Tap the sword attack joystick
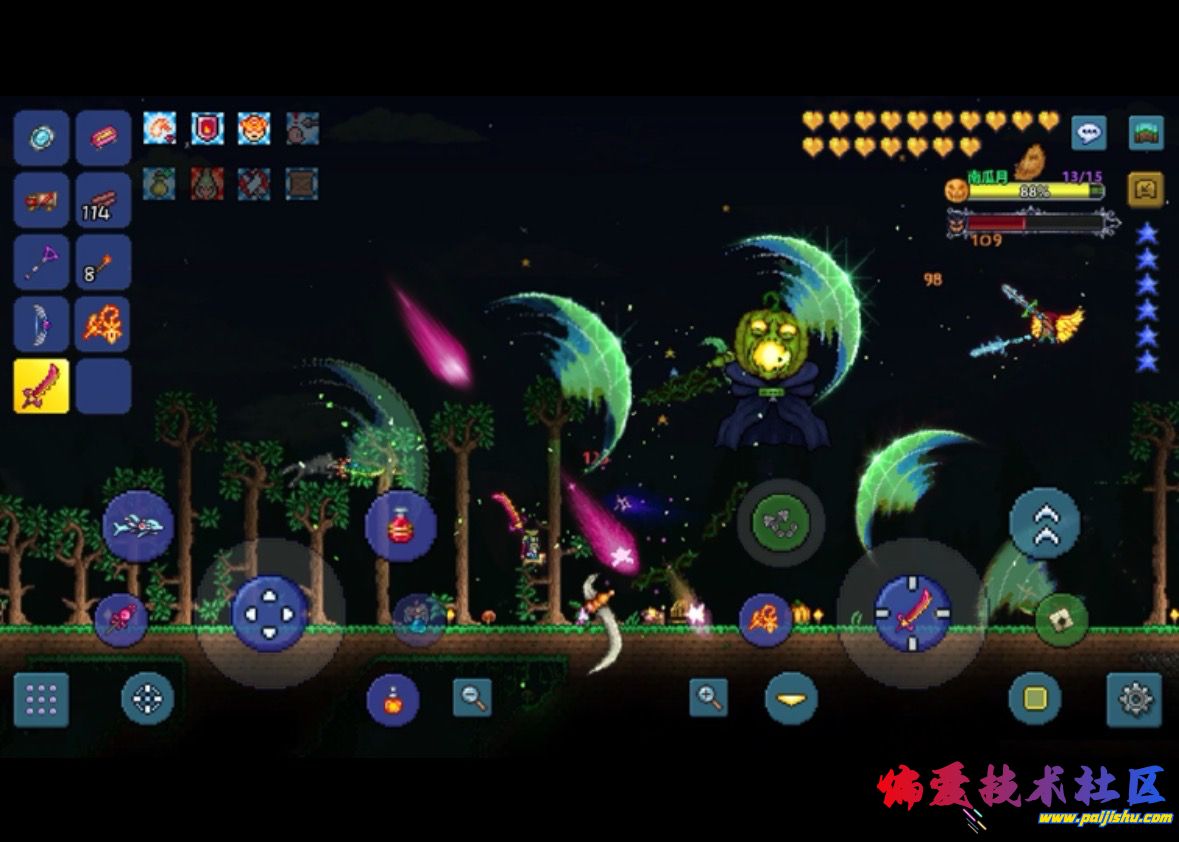The height and width of the screenshot is (842, 1179). pos(912,612)
